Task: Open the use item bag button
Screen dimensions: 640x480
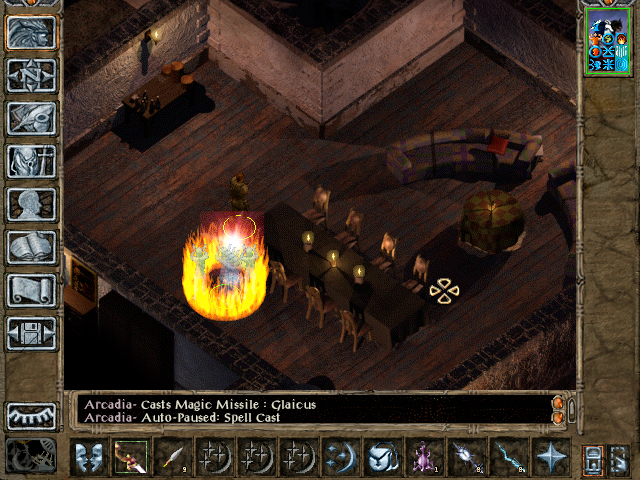Action: (382, 456)
